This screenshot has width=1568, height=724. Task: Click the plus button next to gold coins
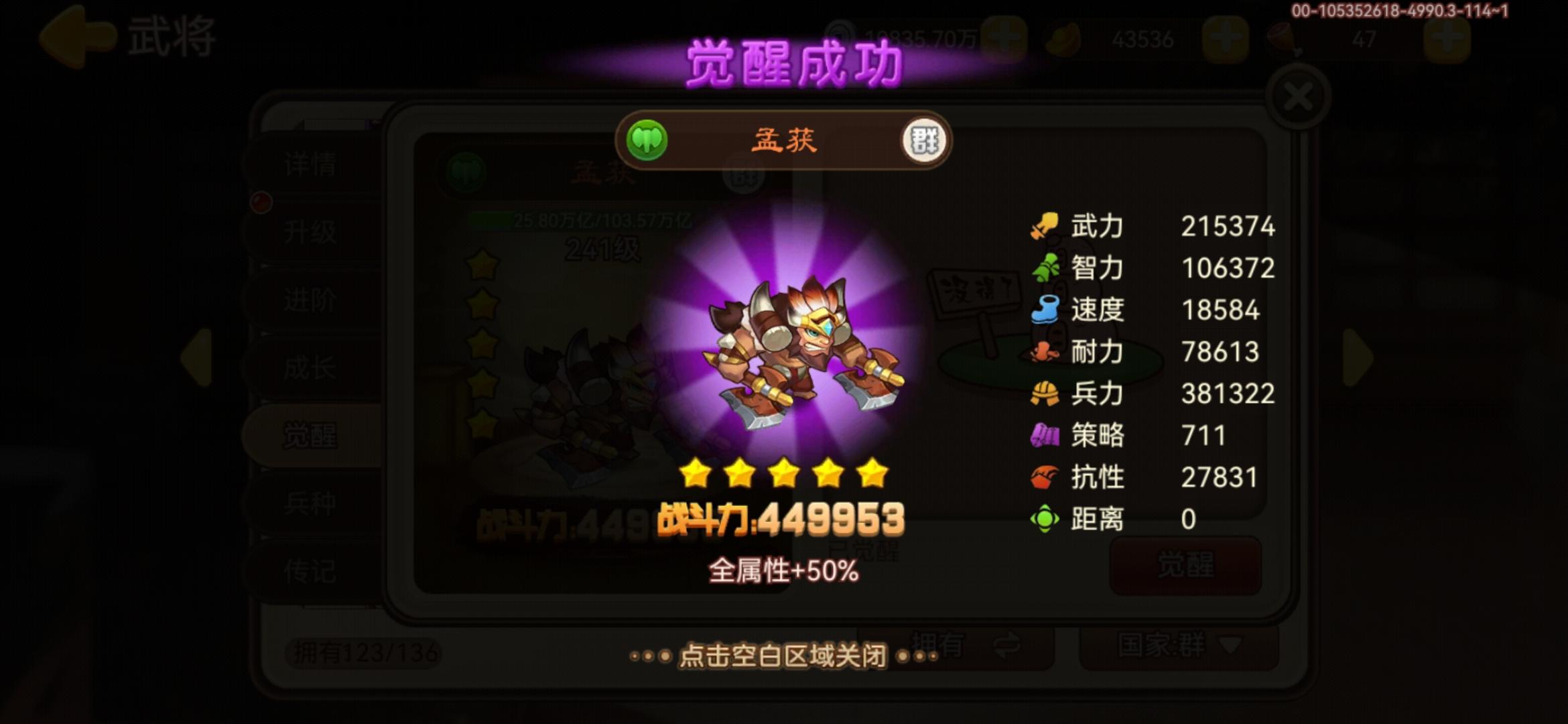(x=1226, y=37)
